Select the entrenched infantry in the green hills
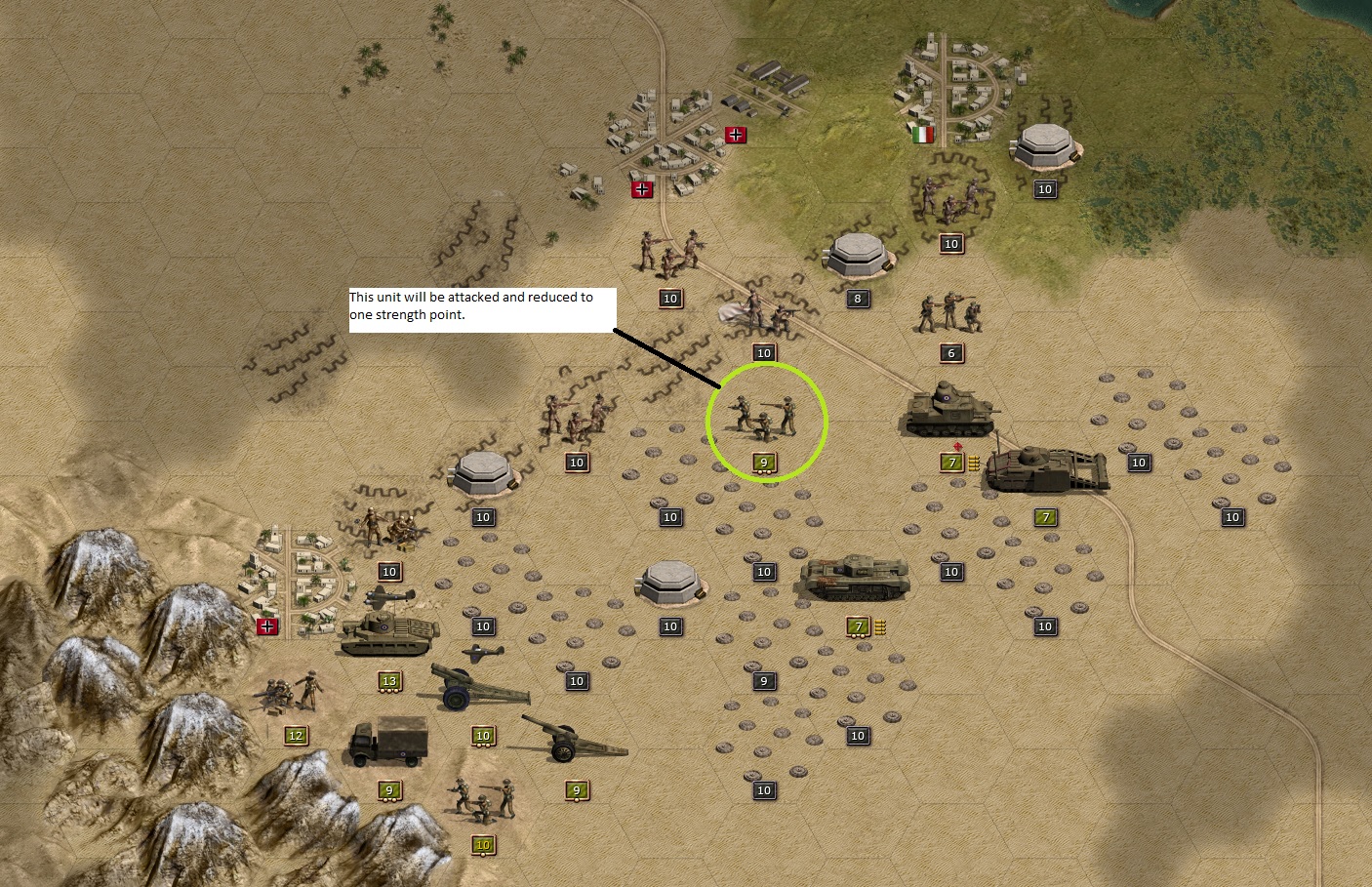Screen dimensions: 1372x887 point(951,200)
